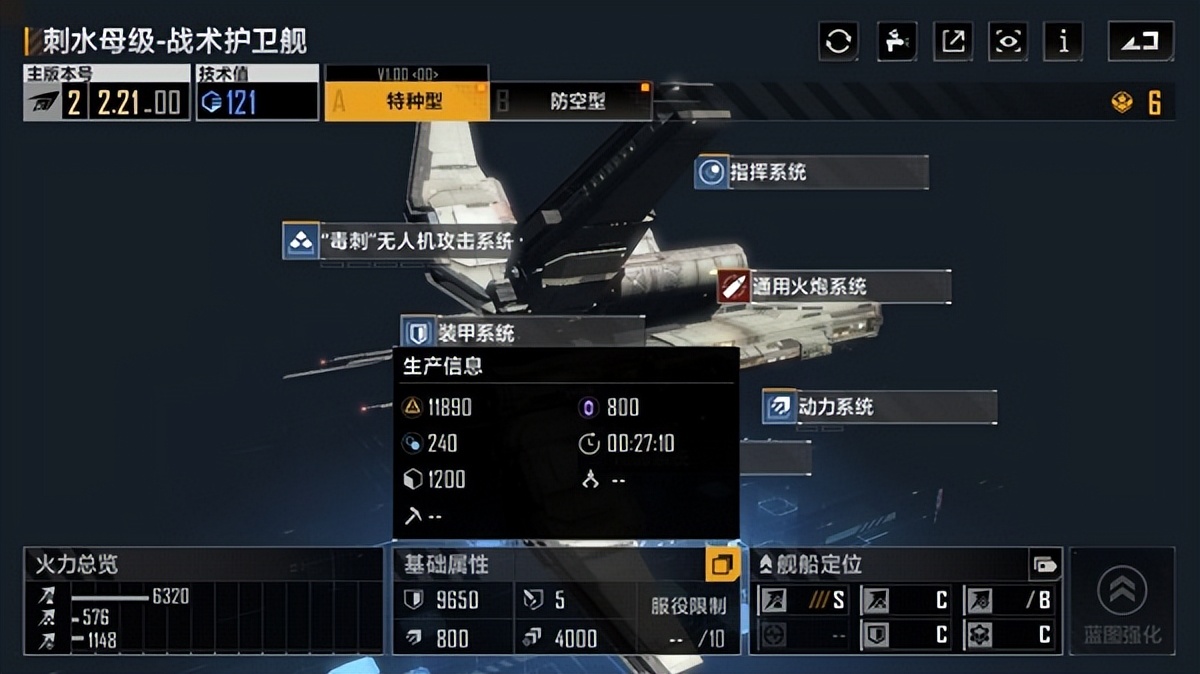Click the share/export arrow icon
This screenshot has height=674, width=1200.
click(953, 41)
